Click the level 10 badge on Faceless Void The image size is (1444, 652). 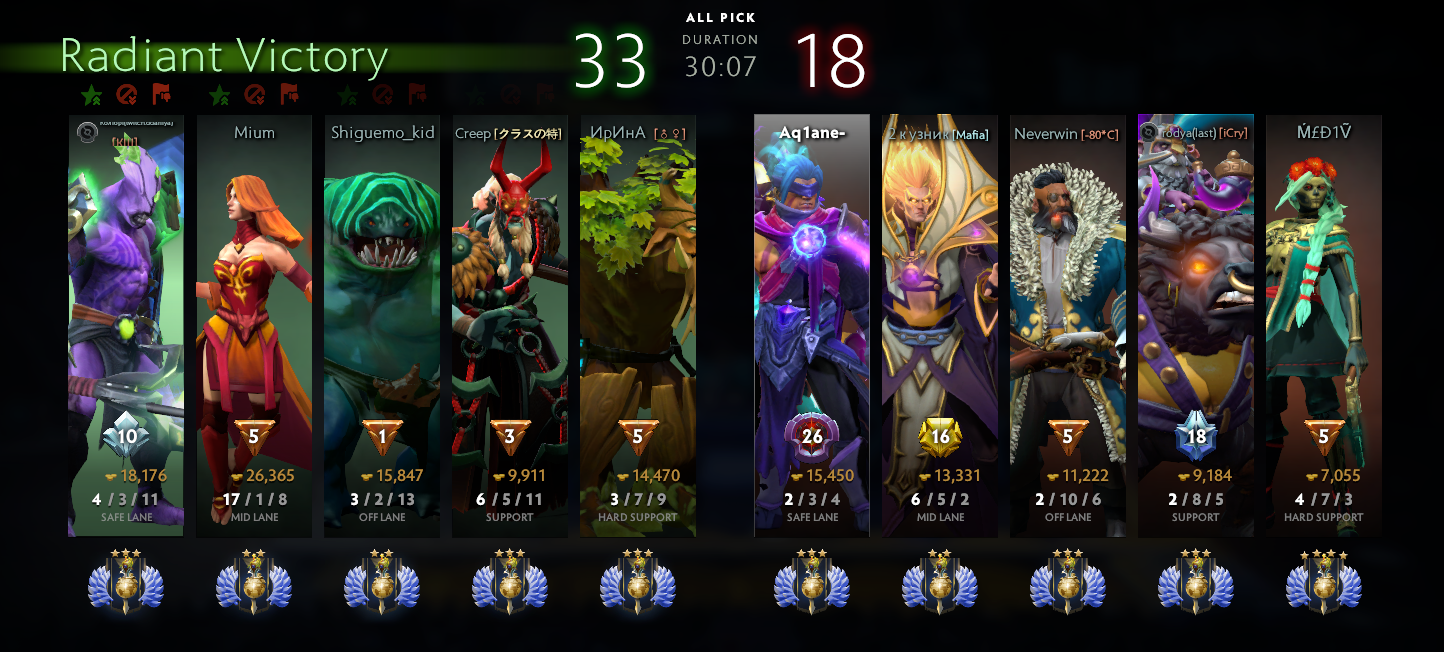[x=127, y=436]
